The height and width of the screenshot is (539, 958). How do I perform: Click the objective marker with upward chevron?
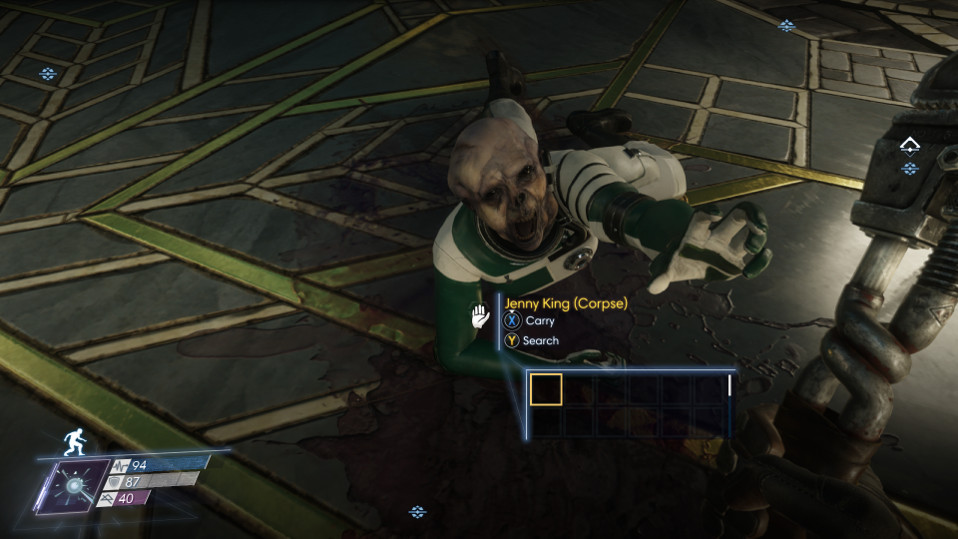click(x=909, y=146)
